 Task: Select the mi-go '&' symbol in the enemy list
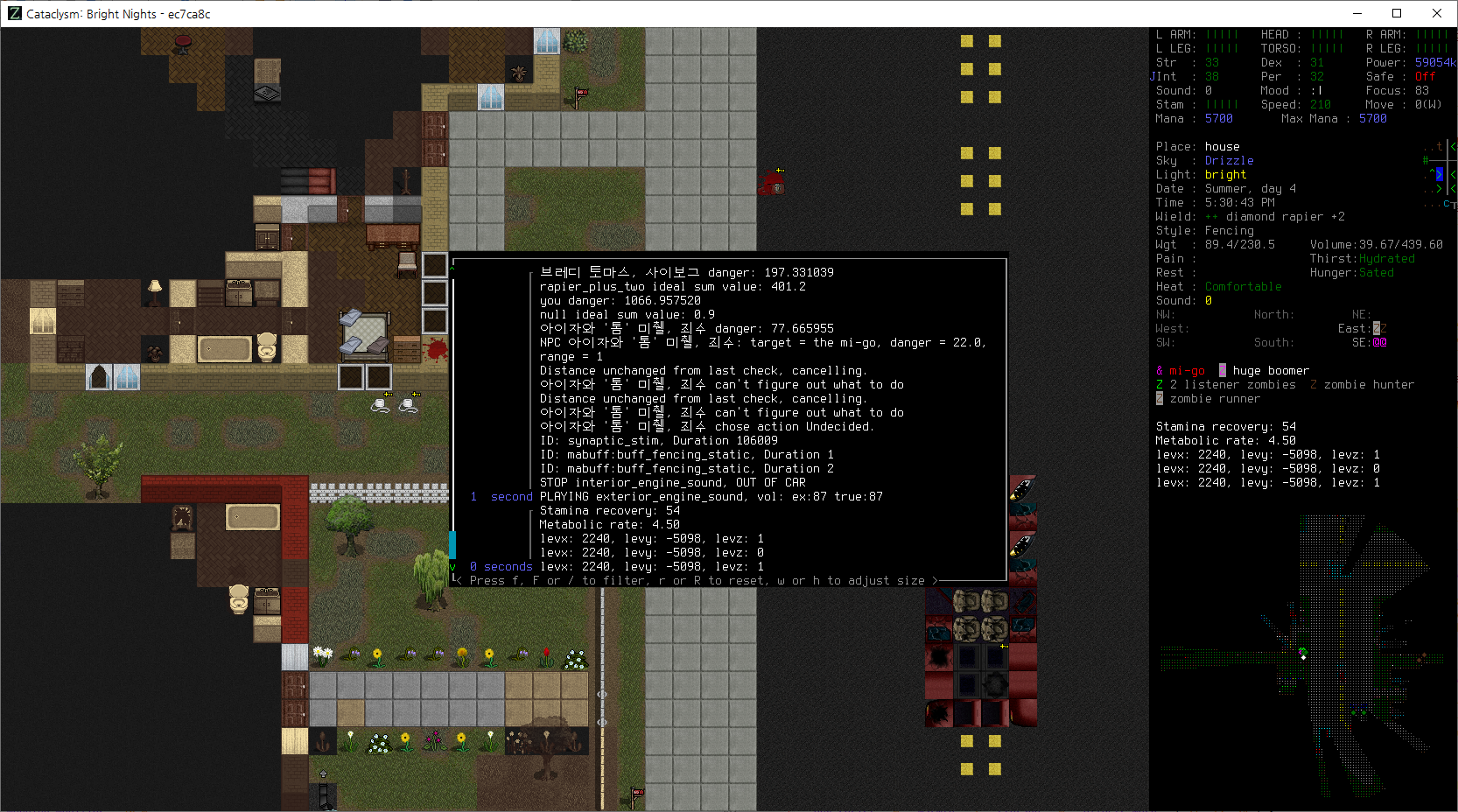pos(1158,370)
